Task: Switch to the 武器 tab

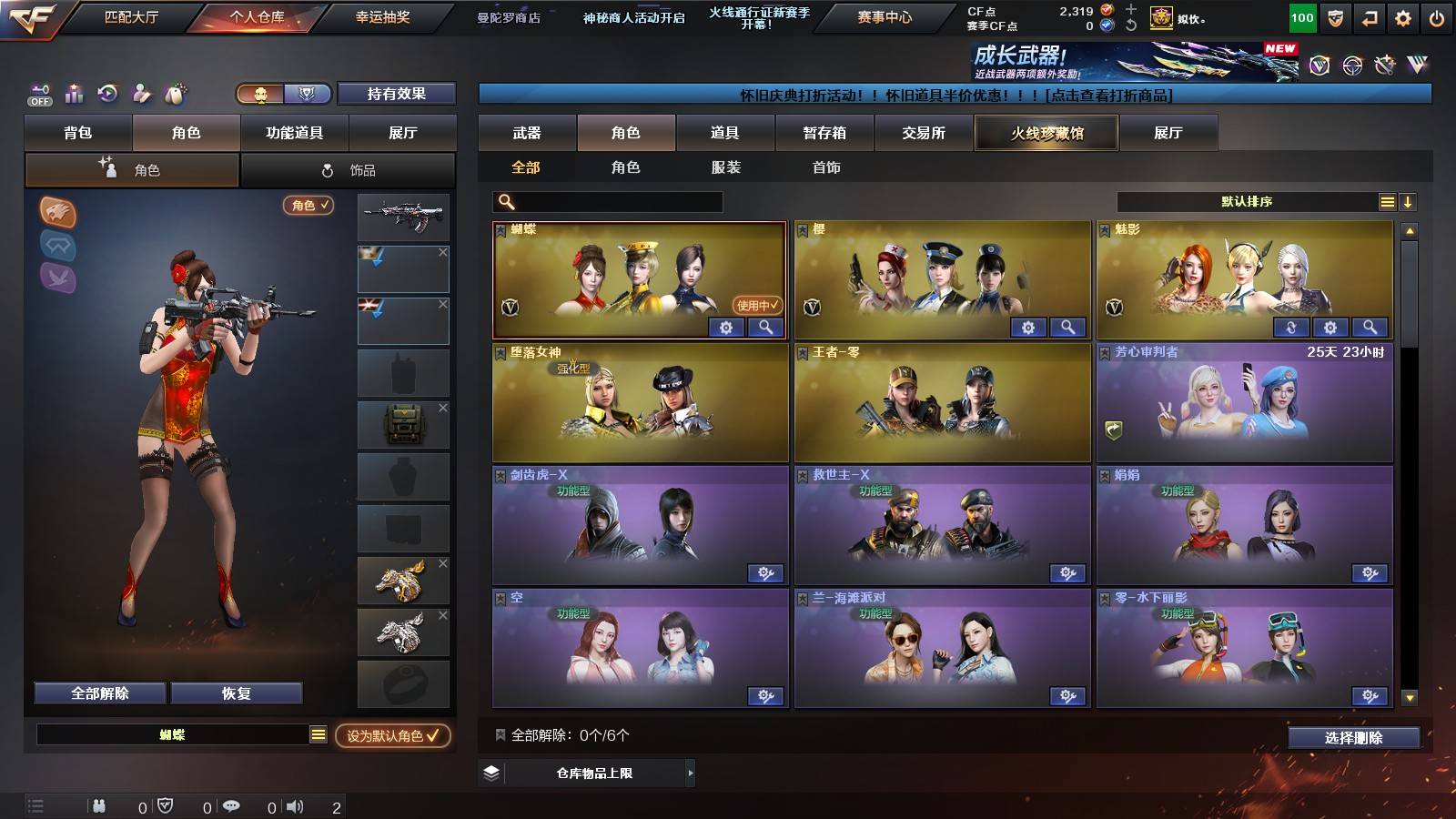Action: 528,133
